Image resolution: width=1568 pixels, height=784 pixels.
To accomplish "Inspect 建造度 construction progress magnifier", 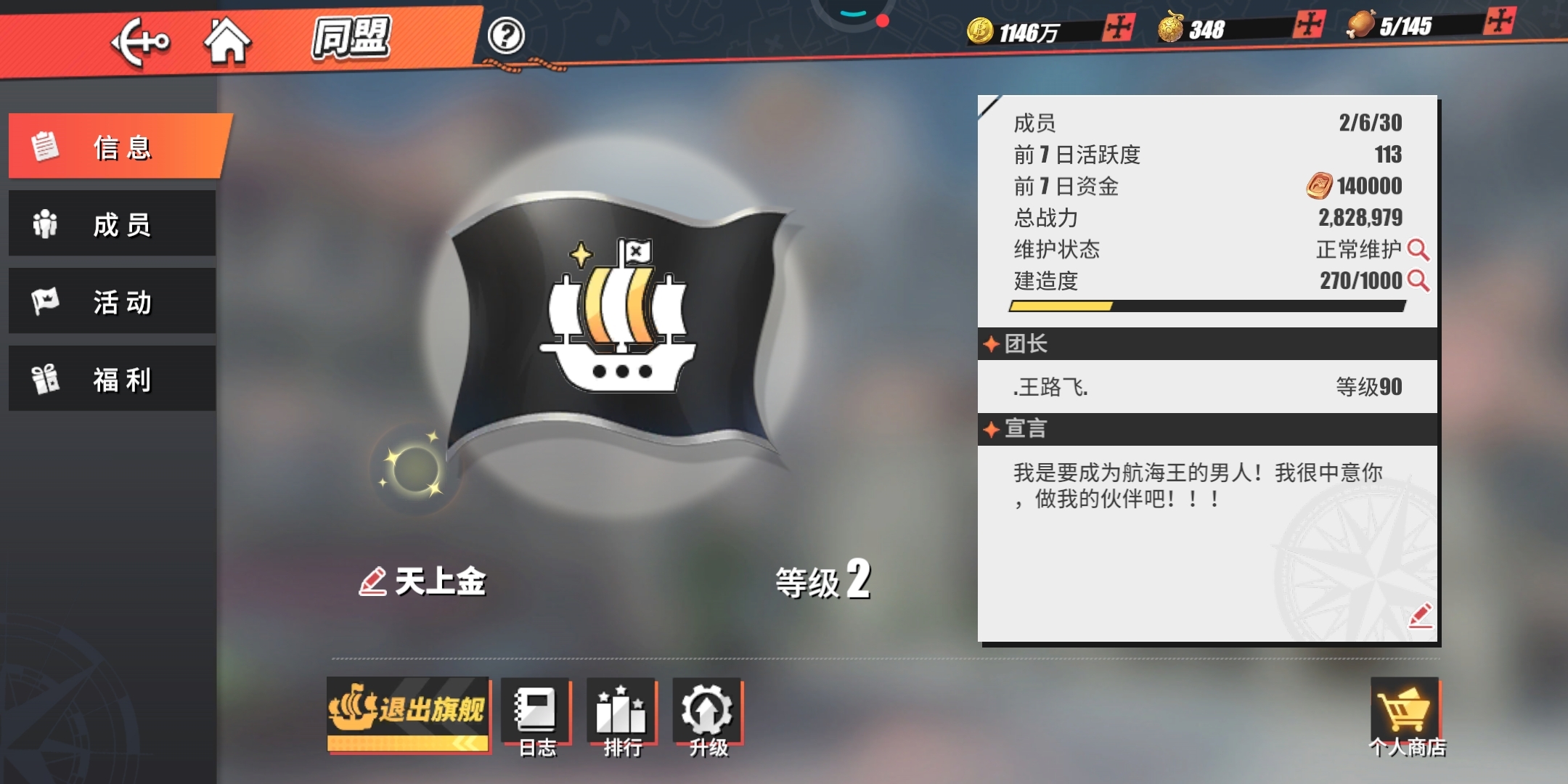I will point(1418,281).
